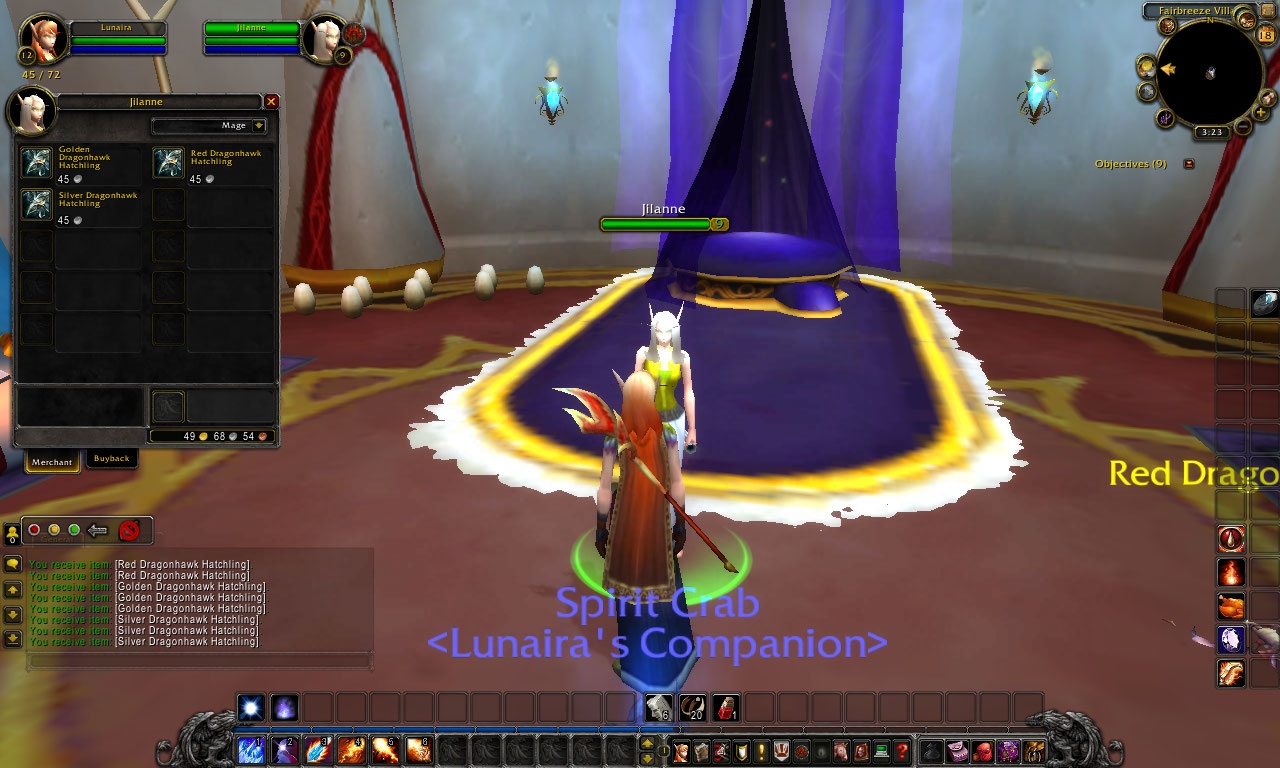This screenshot has width=1280, height=768.
Task: Open the red question mark help icon on the bottom bar
Action: 901,753
